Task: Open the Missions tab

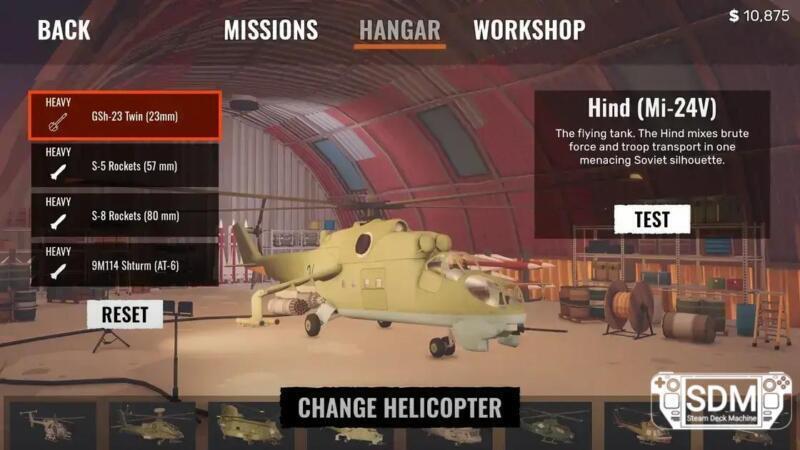Action: coord(270,30)
